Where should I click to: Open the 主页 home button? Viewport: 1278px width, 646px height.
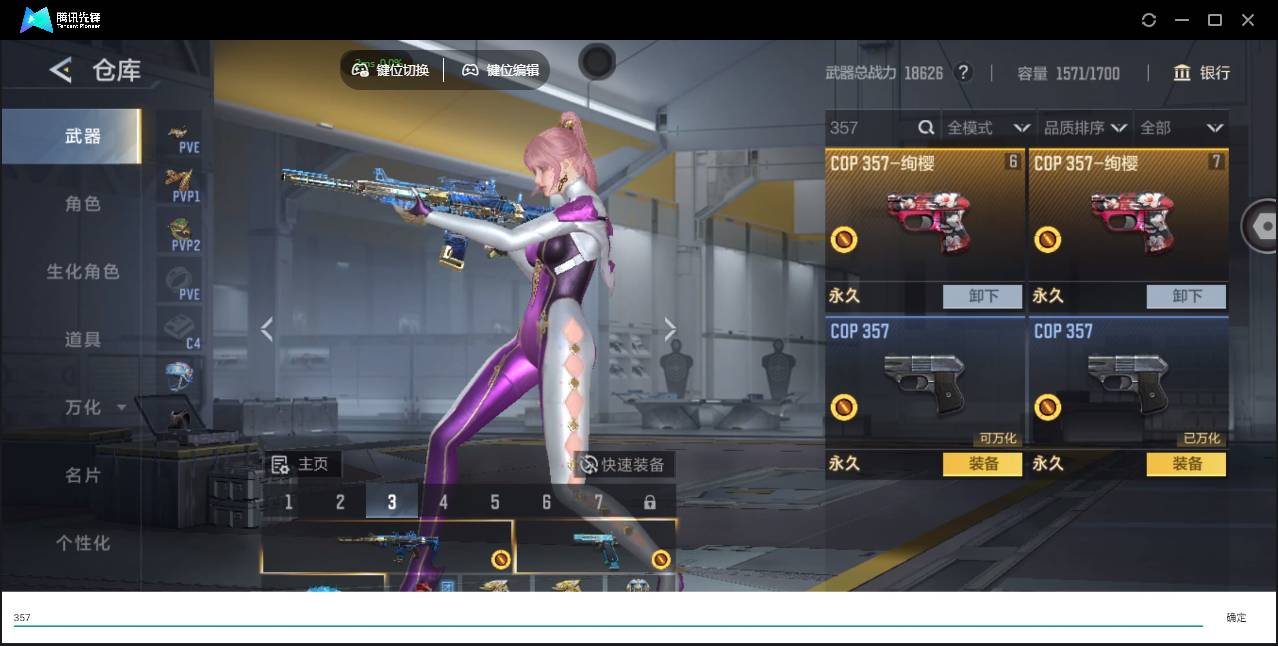pyautogui.click(x=301, y=465)
